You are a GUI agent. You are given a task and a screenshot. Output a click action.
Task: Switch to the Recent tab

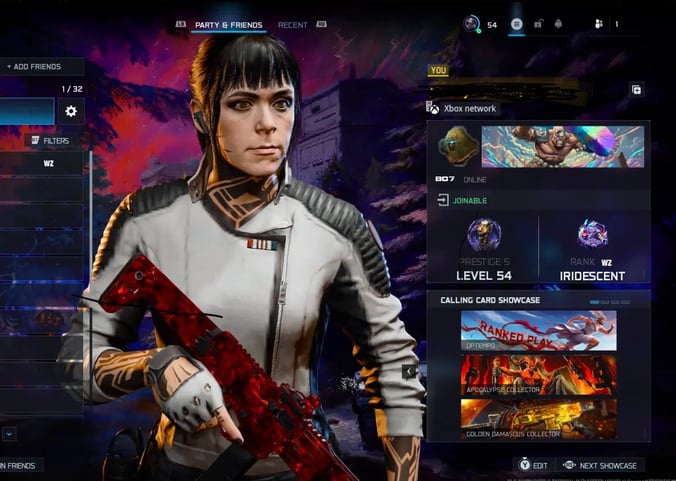293,24
